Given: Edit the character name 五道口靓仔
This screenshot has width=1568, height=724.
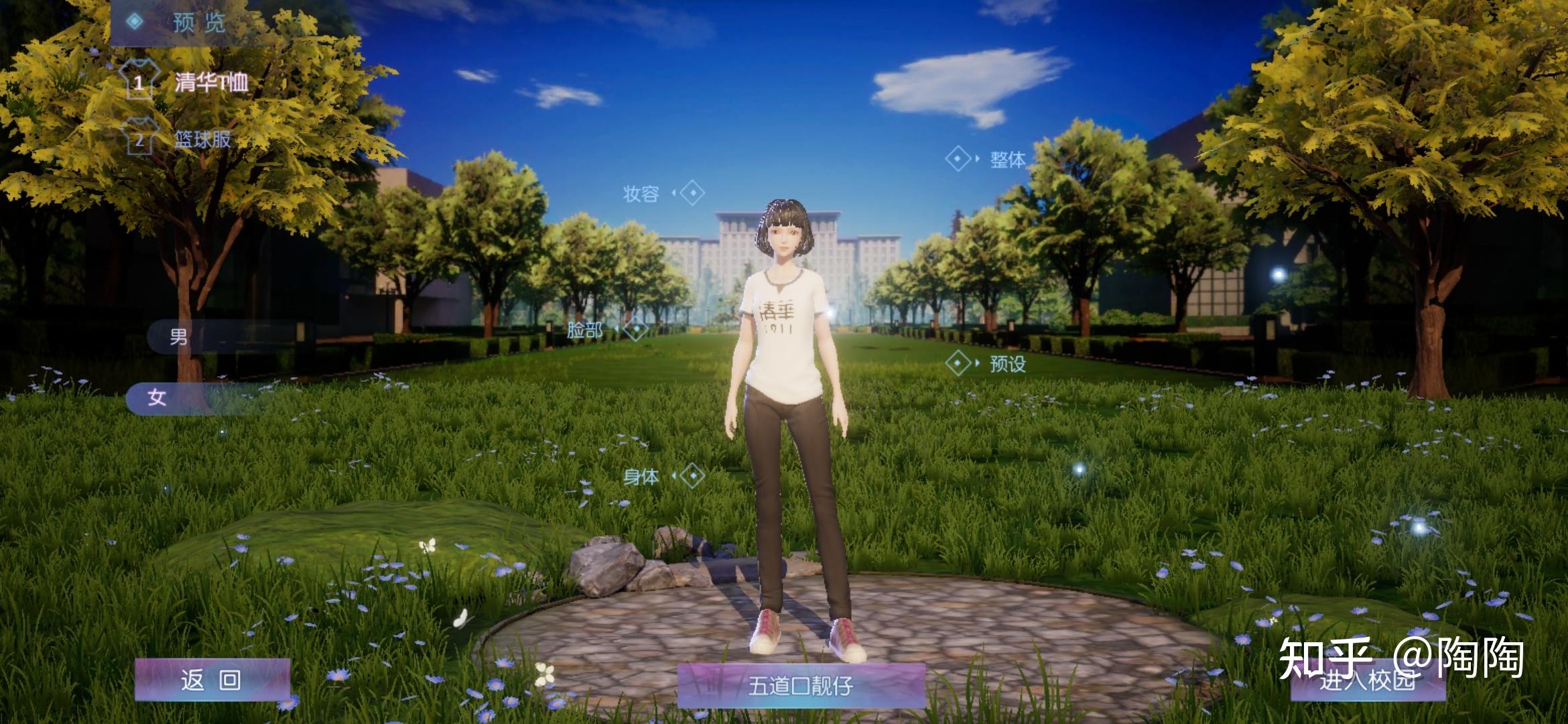Looking at the screenshot, I should tap(801, 686).
